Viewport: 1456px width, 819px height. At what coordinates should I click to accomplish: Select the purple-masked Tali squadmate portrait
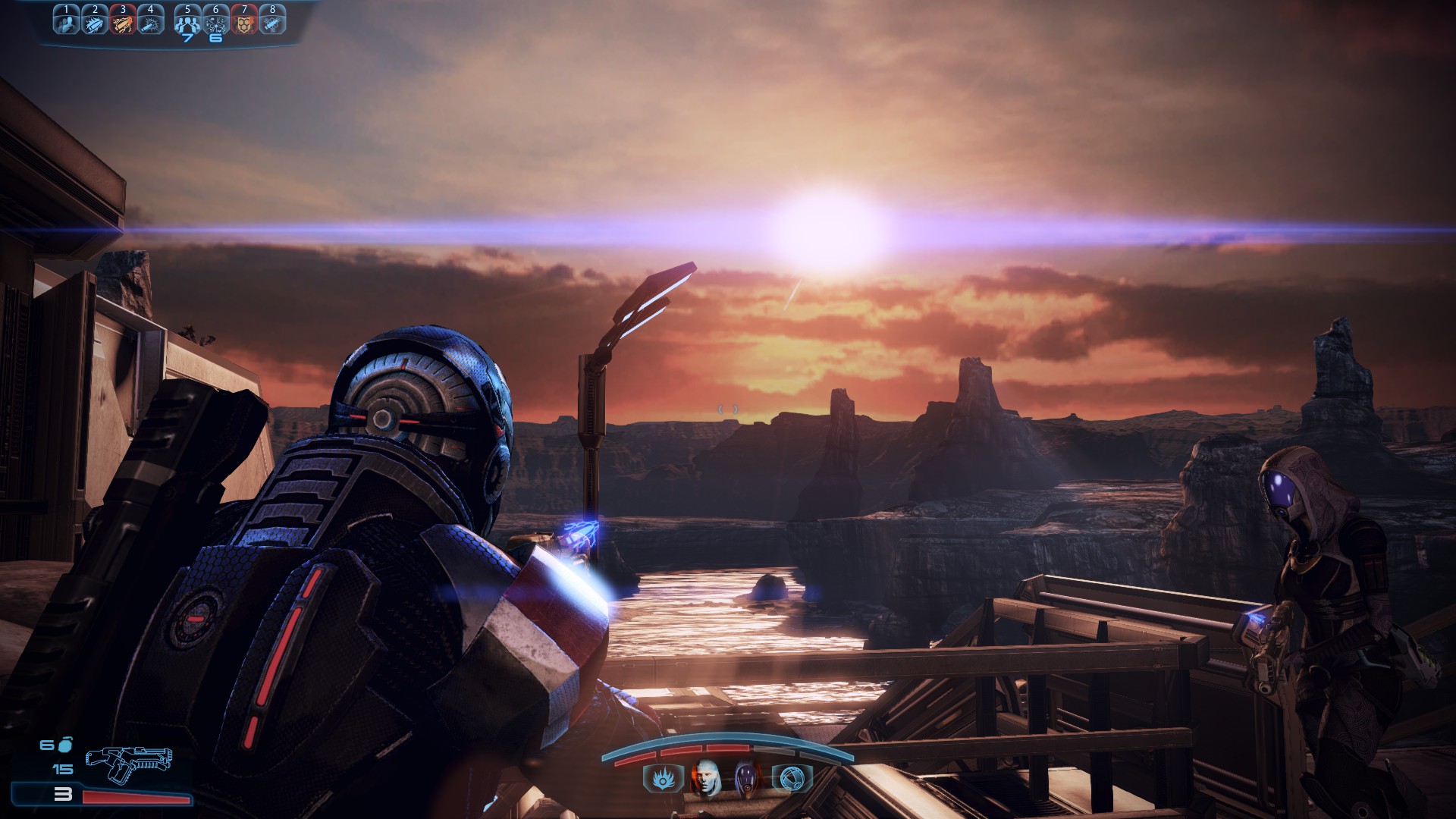pos(746,778)
